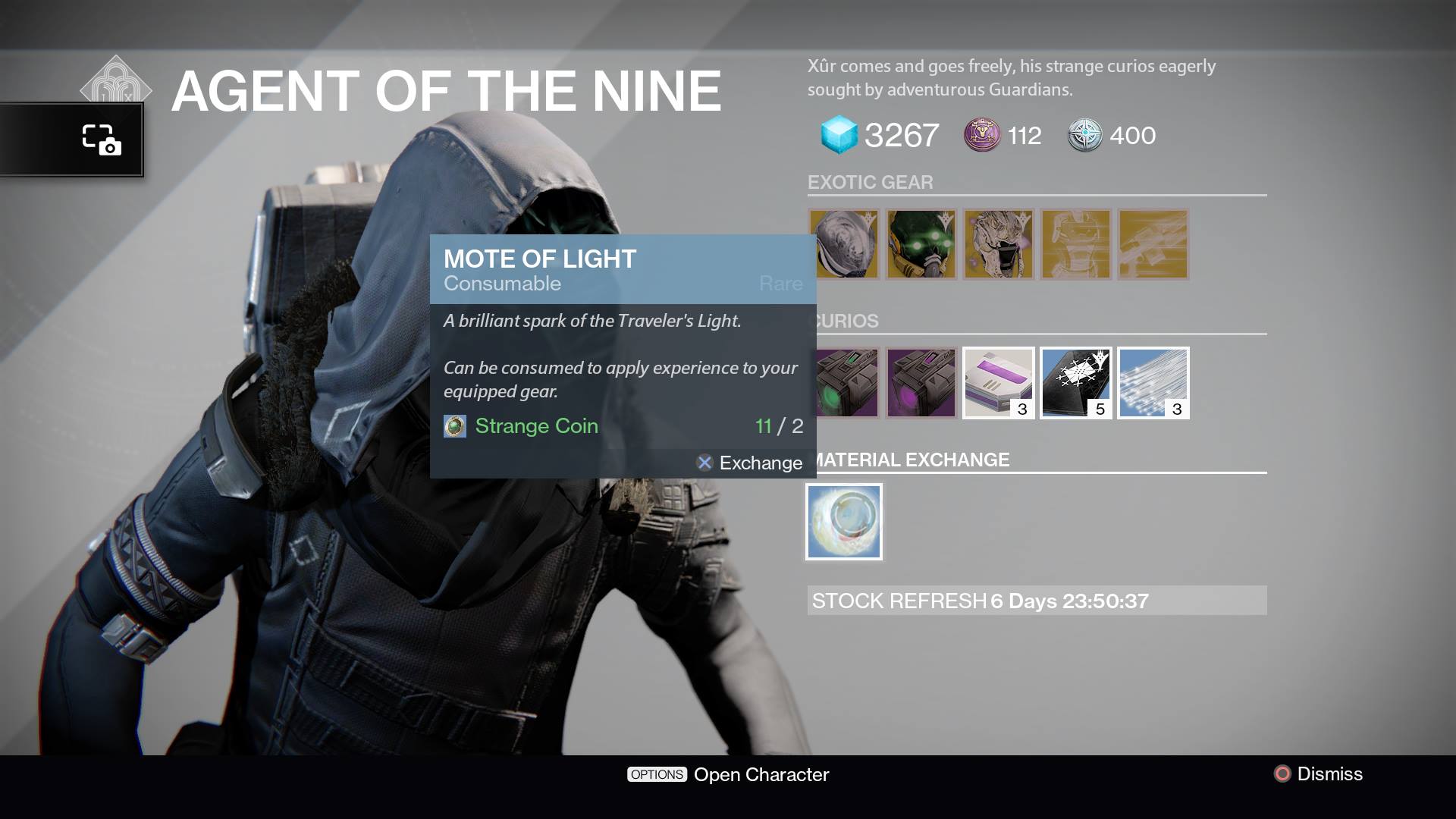The image size is (1456, 819).
Task: Select the Mote of Light curio with quantity 3
Action: [x=1153, y=383]
